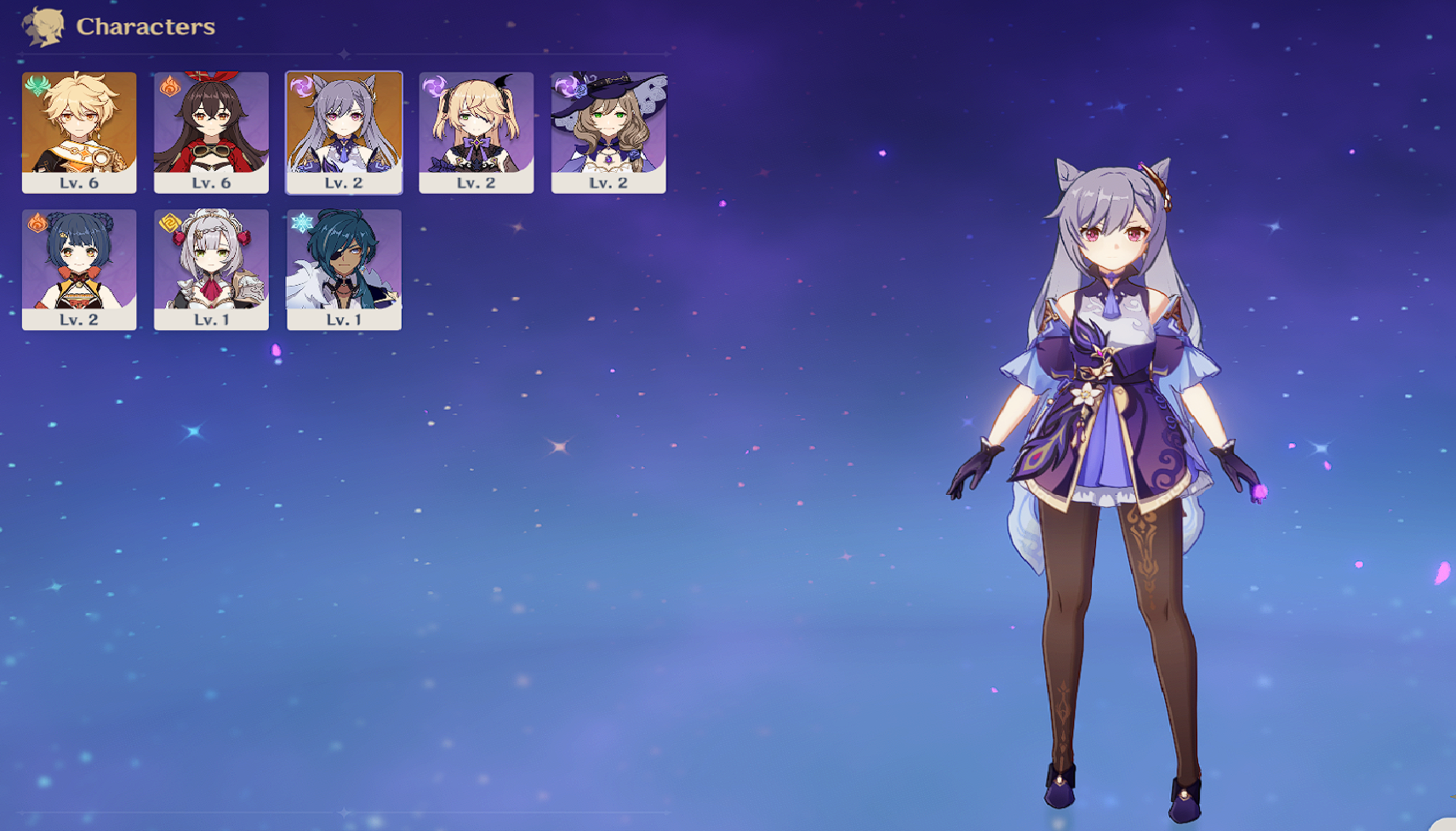Click the currently selected Keqing card
Viewport: 1456px width, 831px height.
tap(343, 128)
